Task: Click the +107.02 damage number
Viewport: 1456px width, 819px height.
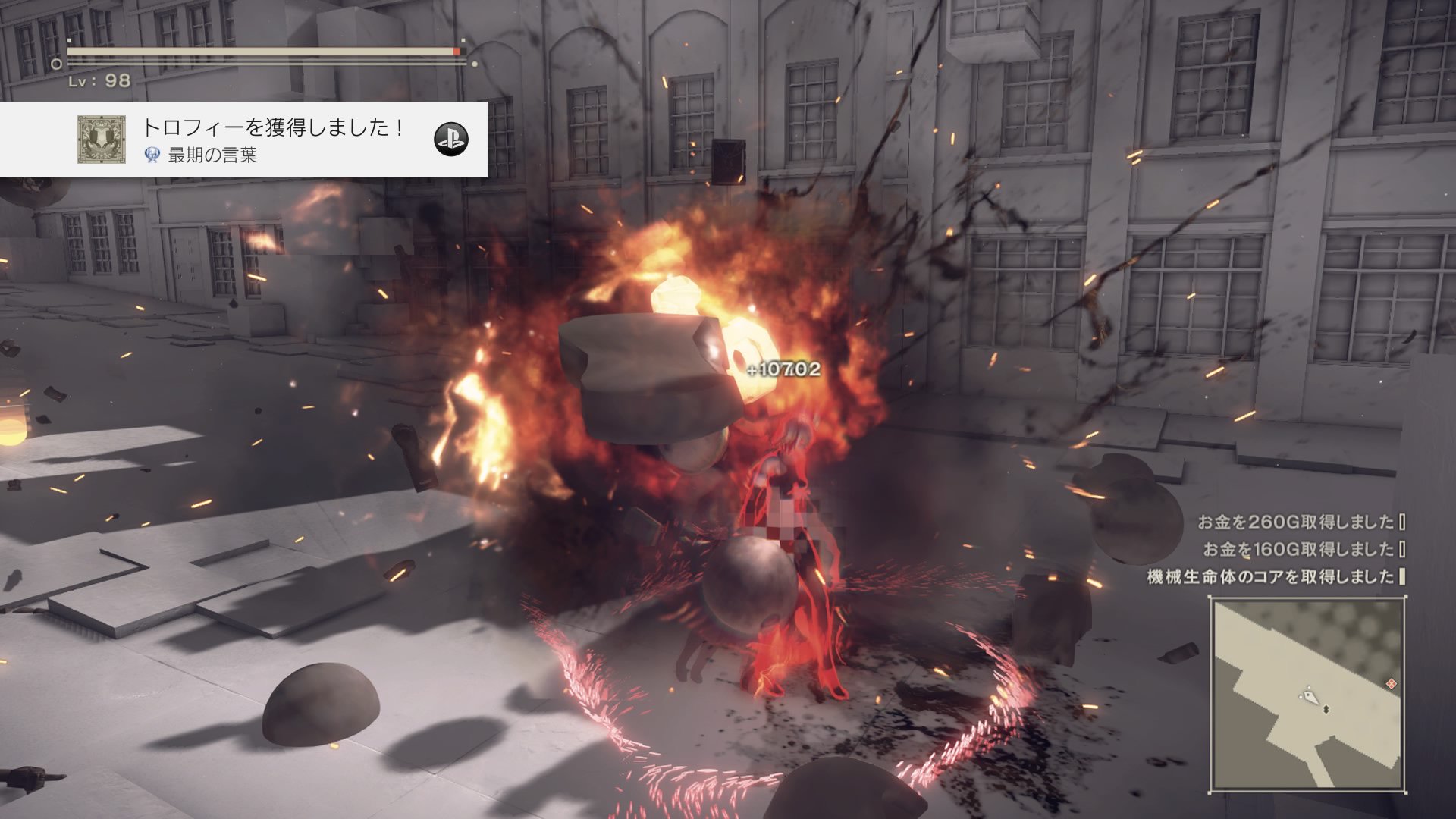Action: pos(785,371)
